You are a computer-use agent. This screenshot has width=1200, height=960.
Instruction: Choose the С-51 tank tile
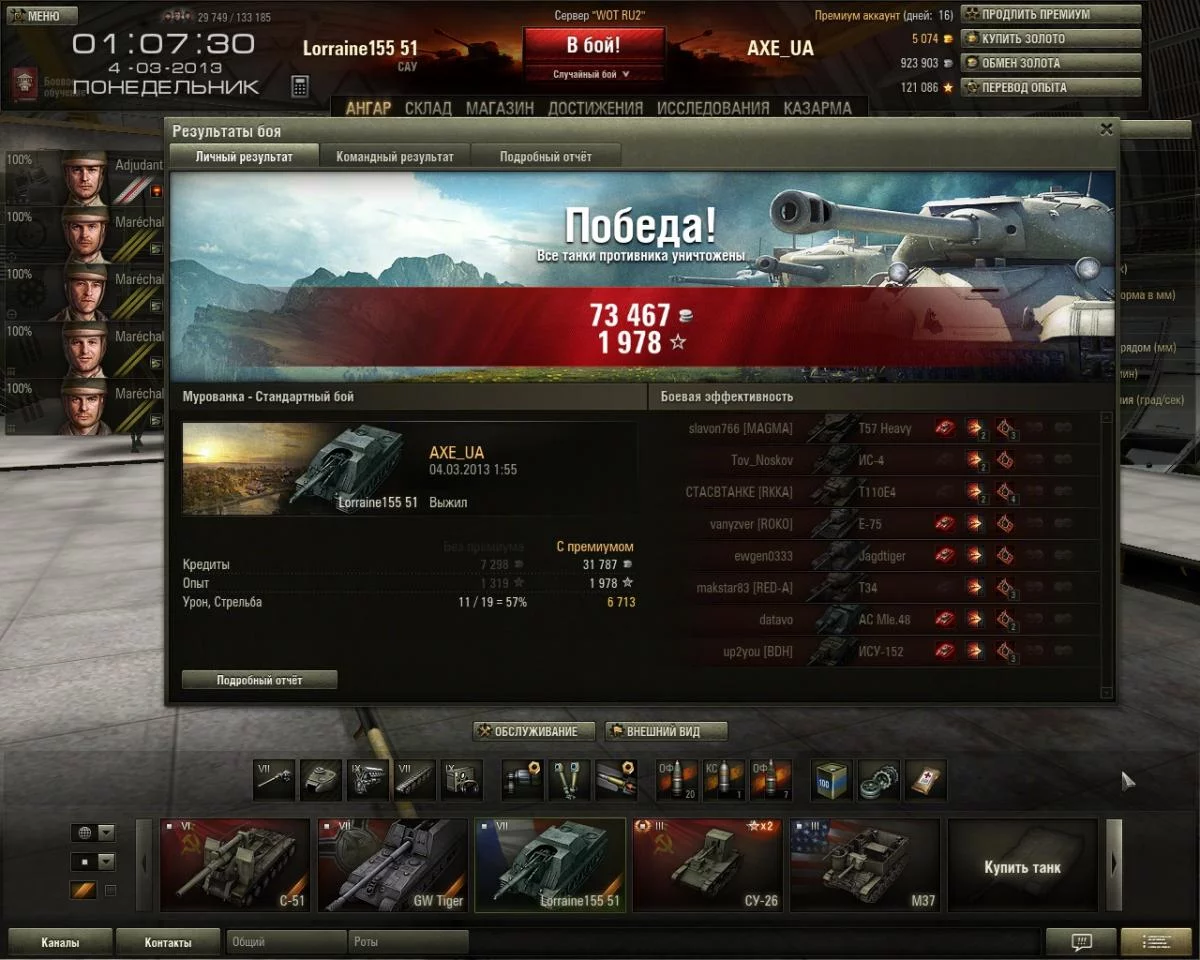click(x=235, y=865)
